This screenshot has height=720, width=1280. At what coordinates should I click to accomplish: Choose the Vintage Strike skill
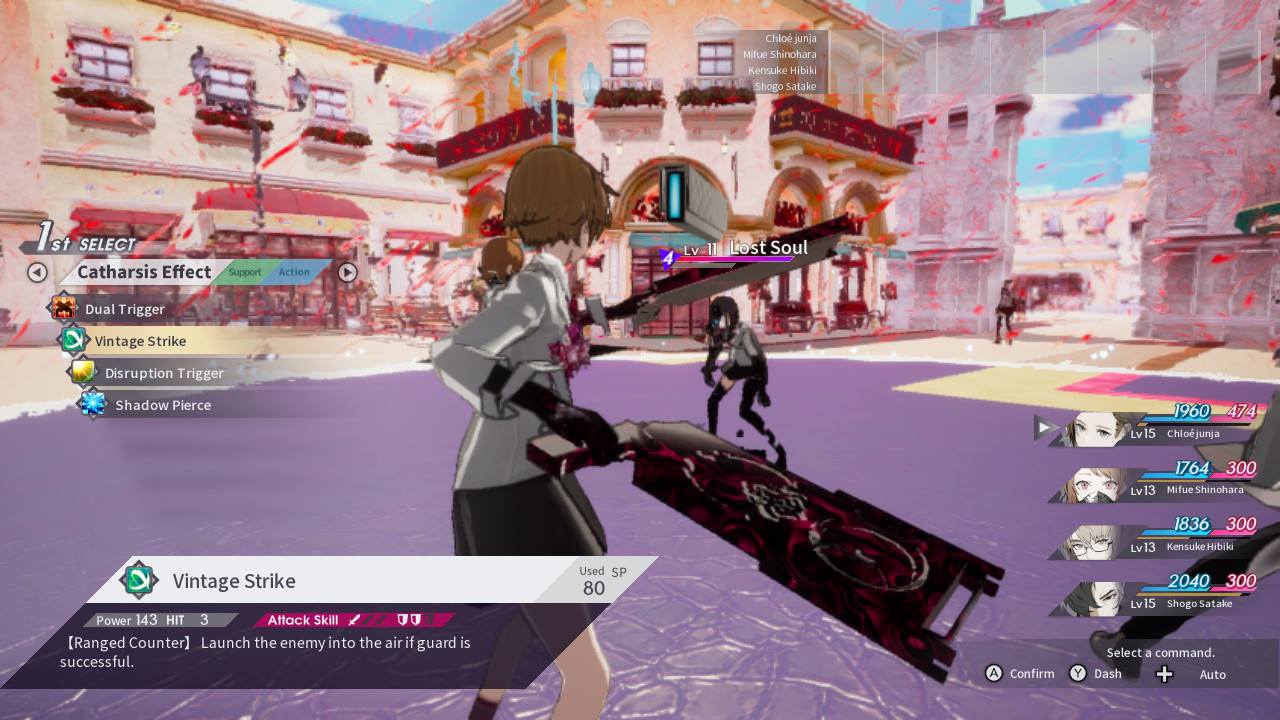click(140, 341)
